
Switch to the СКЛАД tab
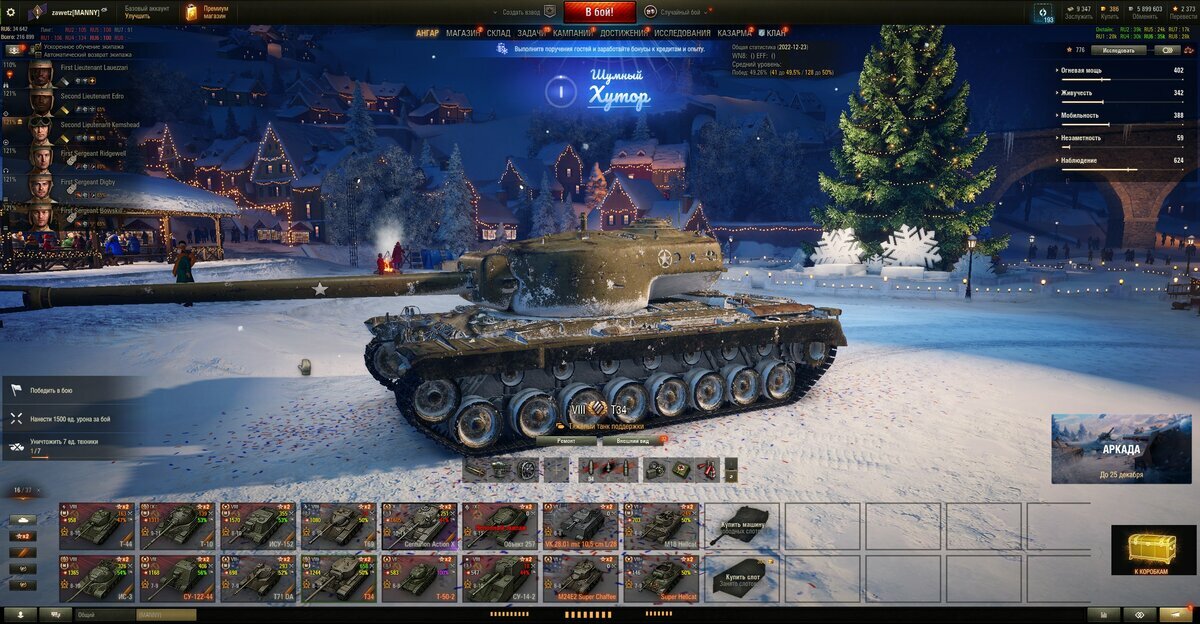click(499, 33)
